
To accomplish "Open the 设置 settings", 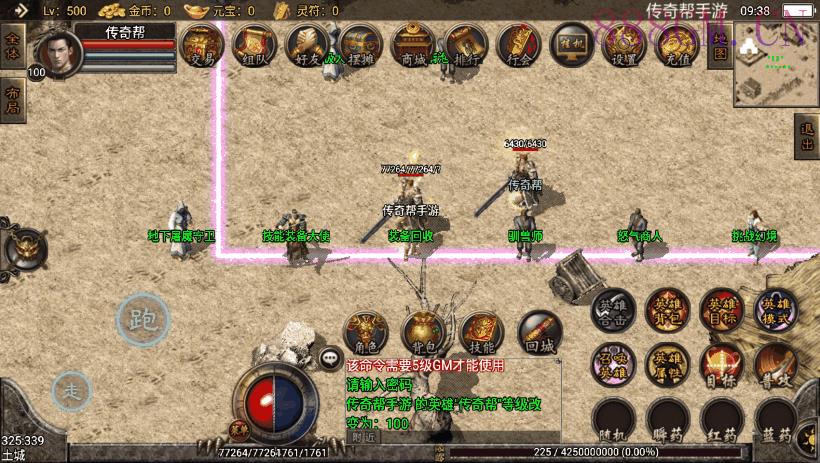I will [624, 45].
